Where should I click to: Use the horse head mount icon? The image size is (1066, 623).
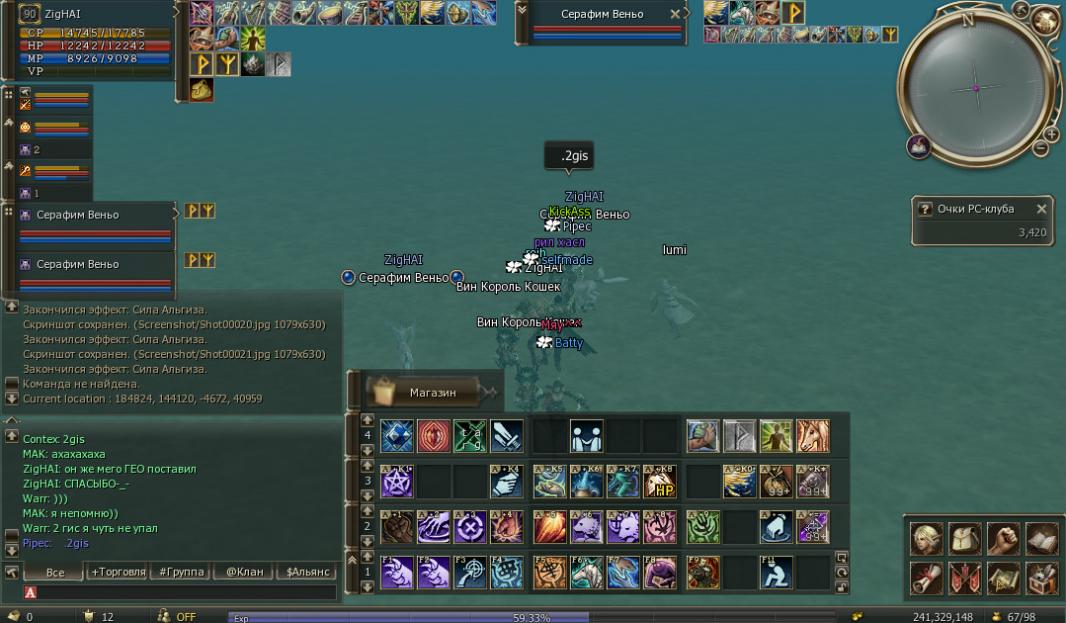[x=813, y=436]
